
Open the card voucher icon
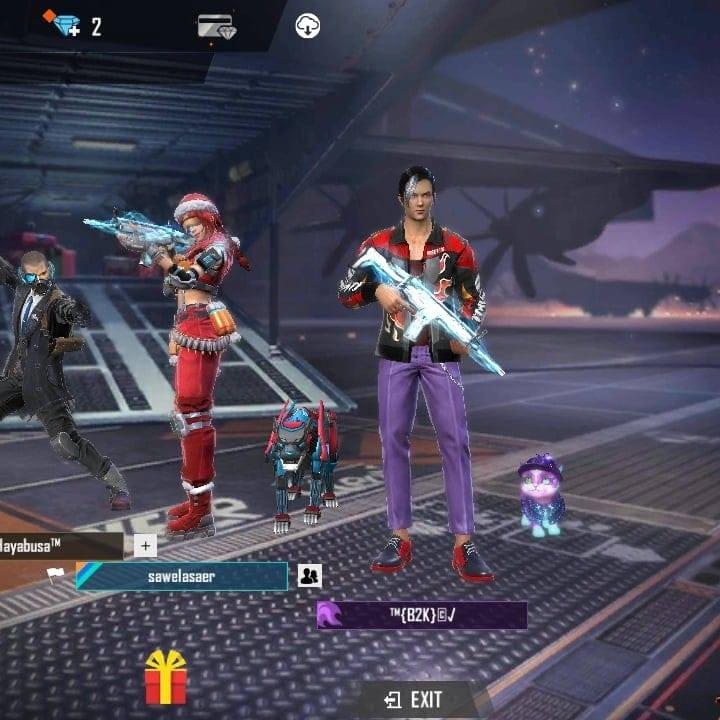216,26
